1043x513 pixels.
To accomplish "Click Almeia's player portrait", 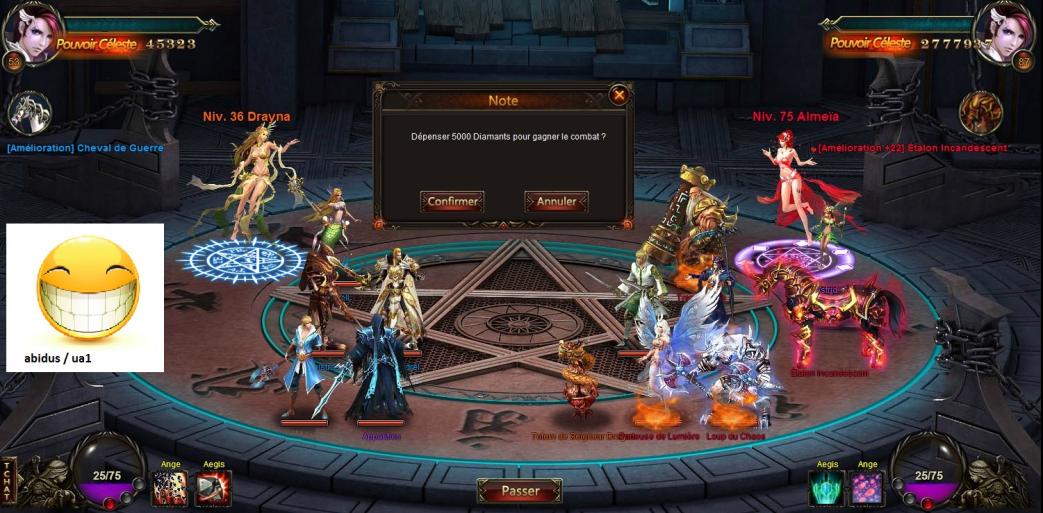I will [1006, 30].
